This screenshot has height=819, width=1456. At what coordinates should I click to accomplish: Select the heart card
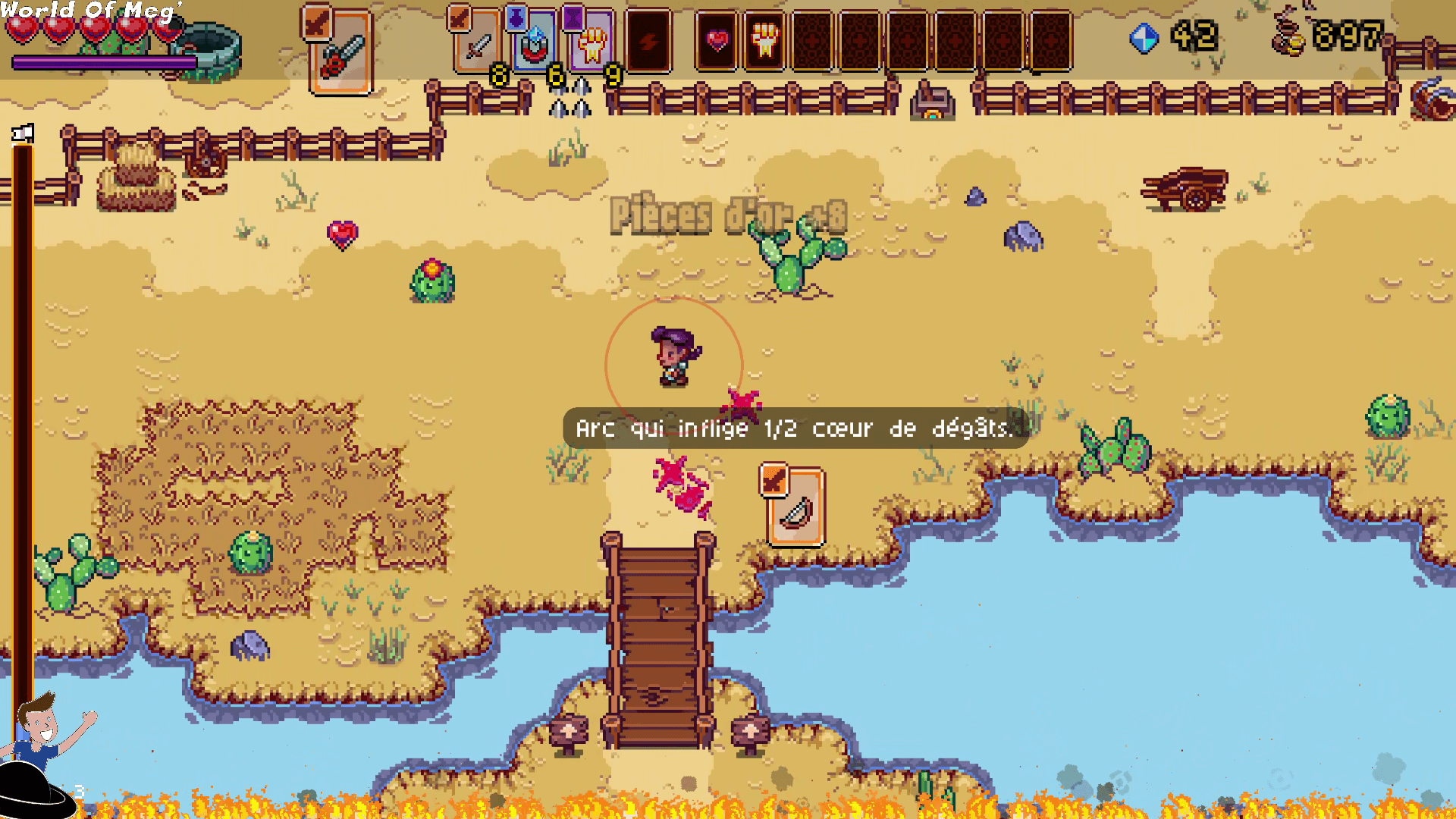pos(717,40)
